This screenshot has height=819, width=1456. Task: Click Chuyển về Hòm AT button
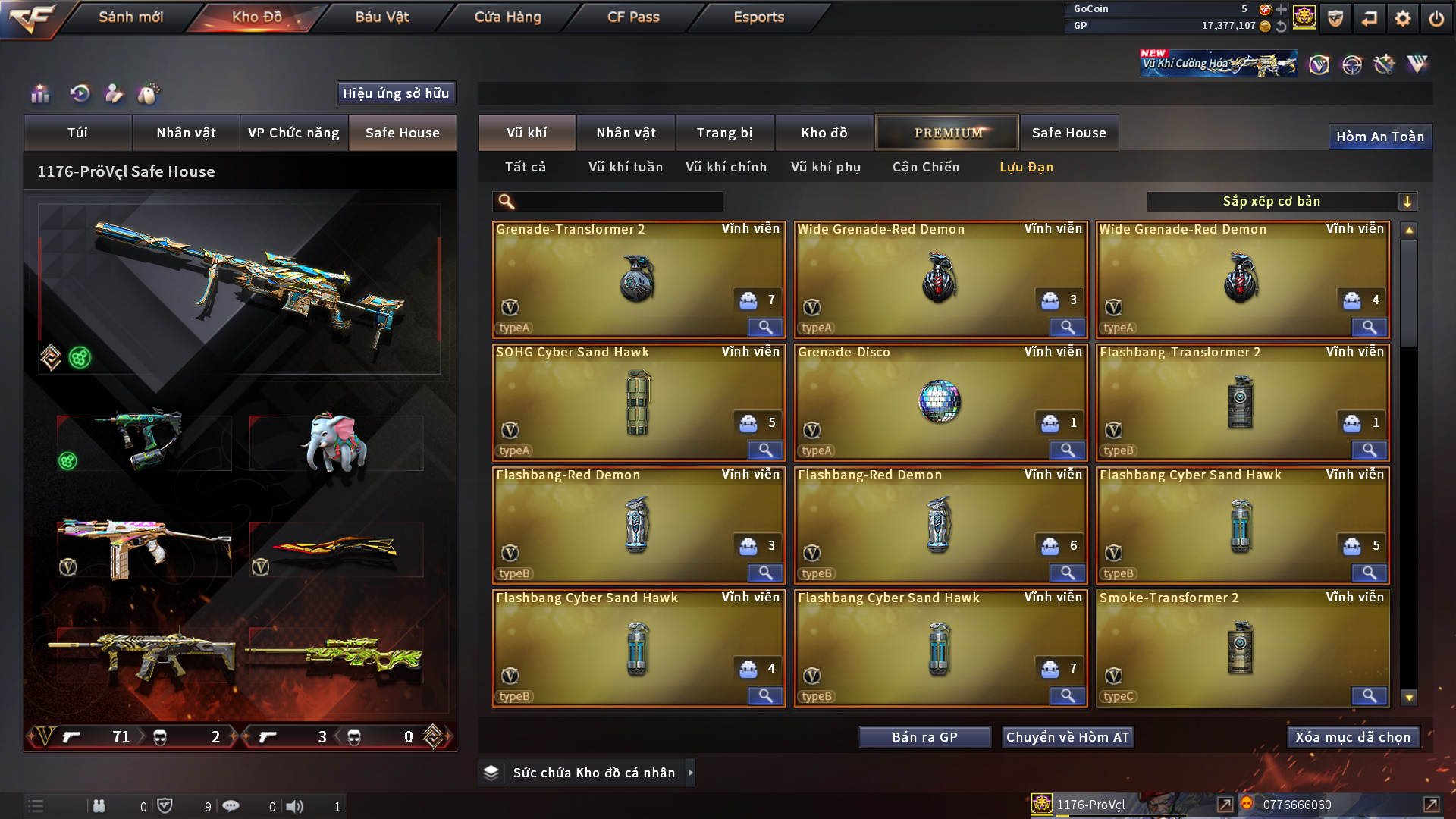tap(1067, 737)
